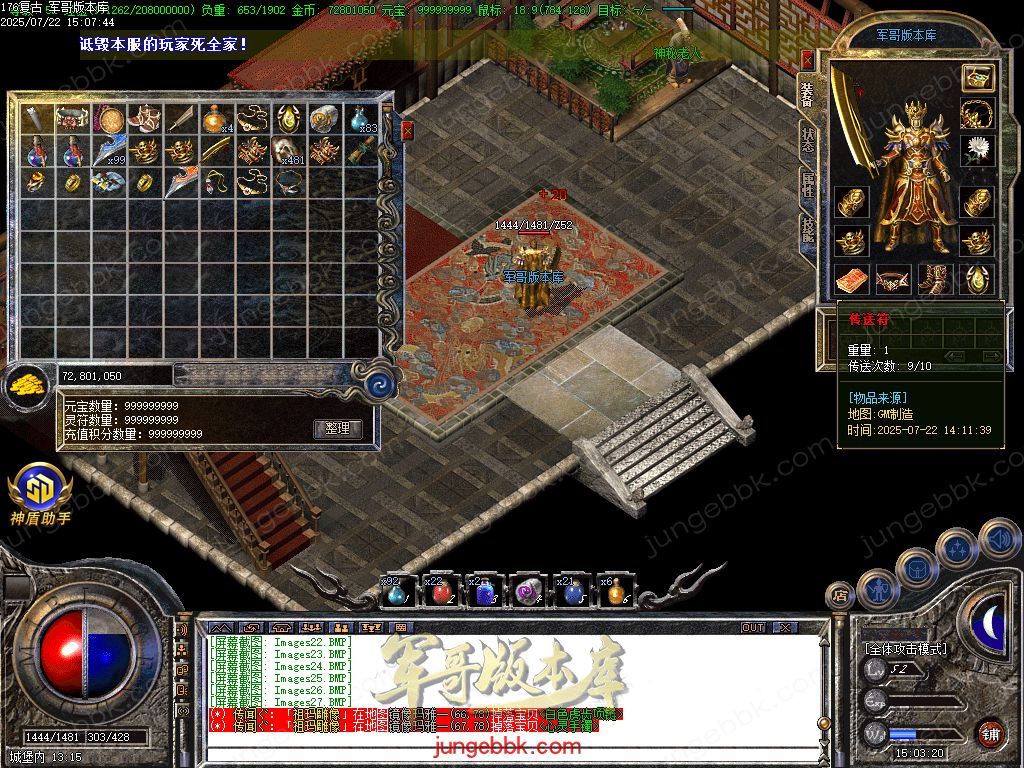Click the OUT button above the chat
Screen dimensions: 1024x768
[753, 627]
